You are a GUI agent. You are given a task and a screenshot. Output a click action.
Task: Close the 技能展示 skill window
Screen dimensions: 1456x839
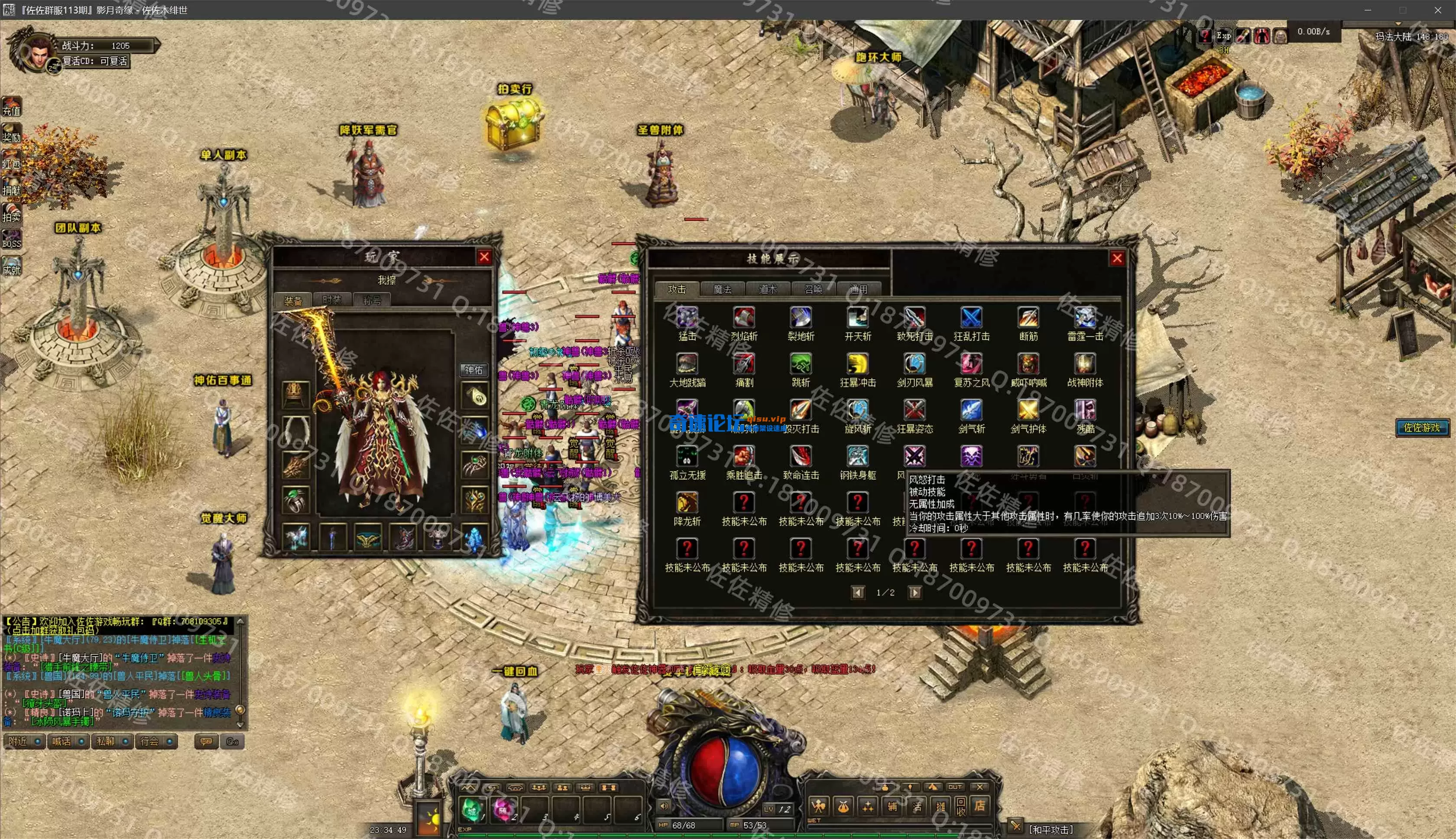1117,258
